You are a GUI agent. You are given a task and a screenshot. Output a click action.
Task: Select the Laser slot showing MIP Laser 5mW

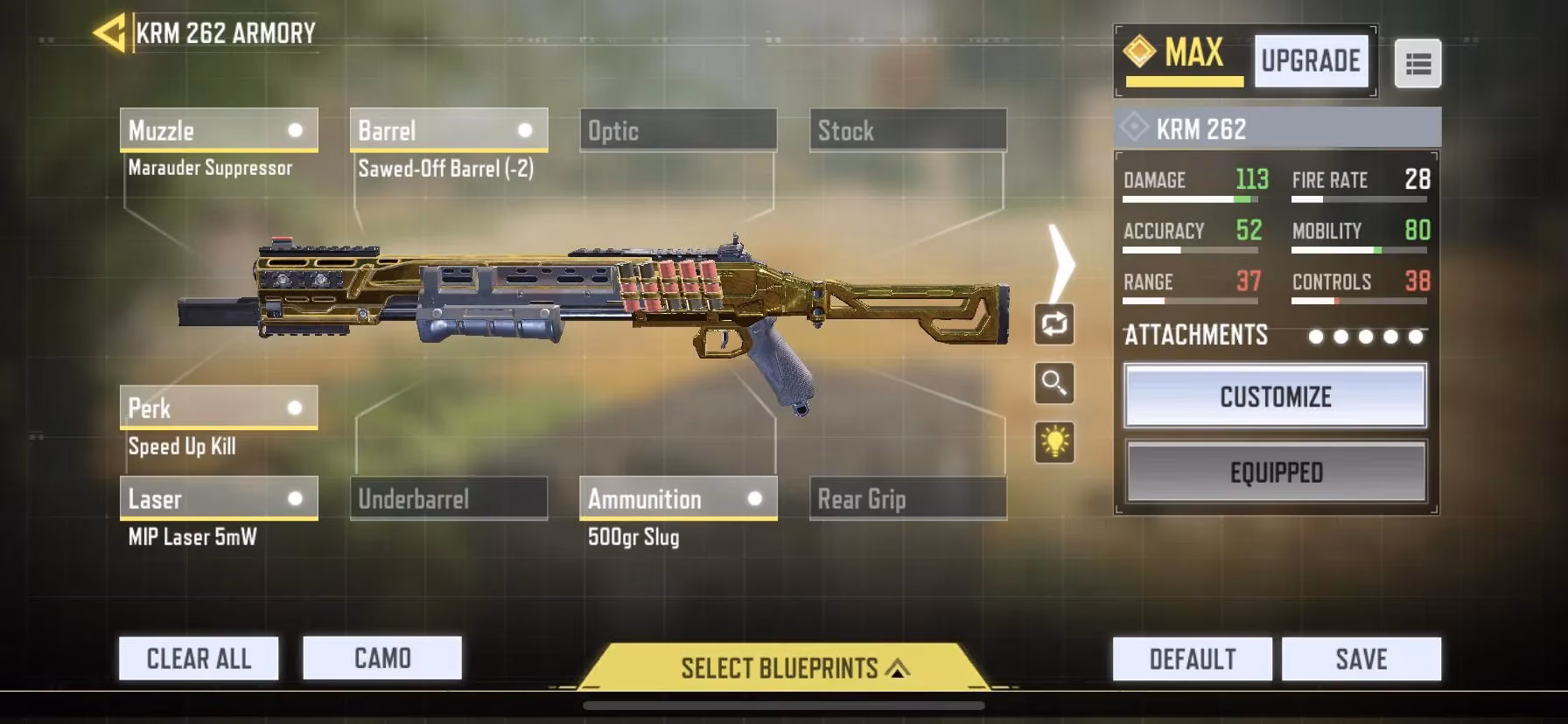218,498
